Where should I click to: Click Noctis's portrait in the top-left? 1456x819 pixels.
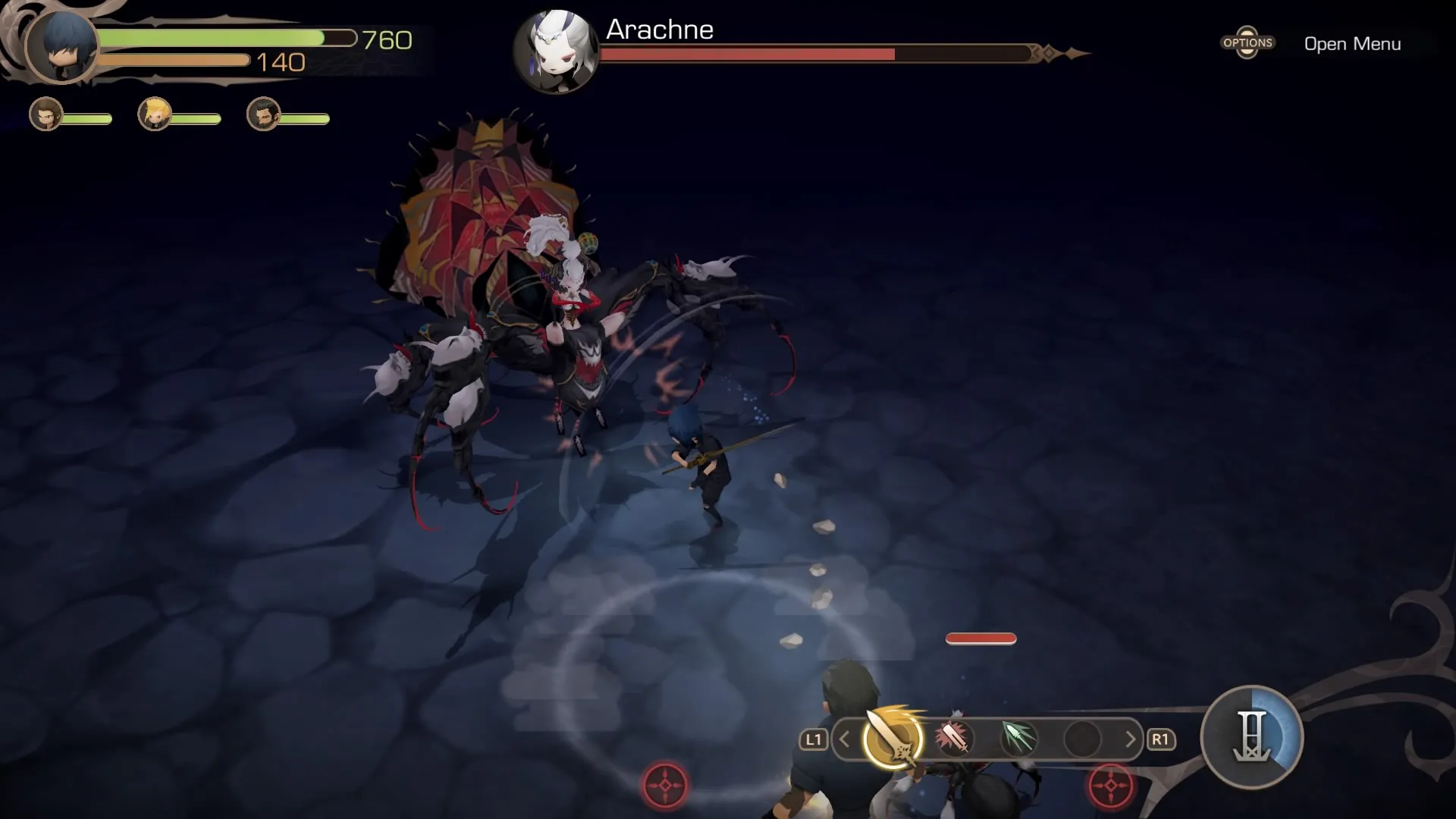(x=61, y=45)
